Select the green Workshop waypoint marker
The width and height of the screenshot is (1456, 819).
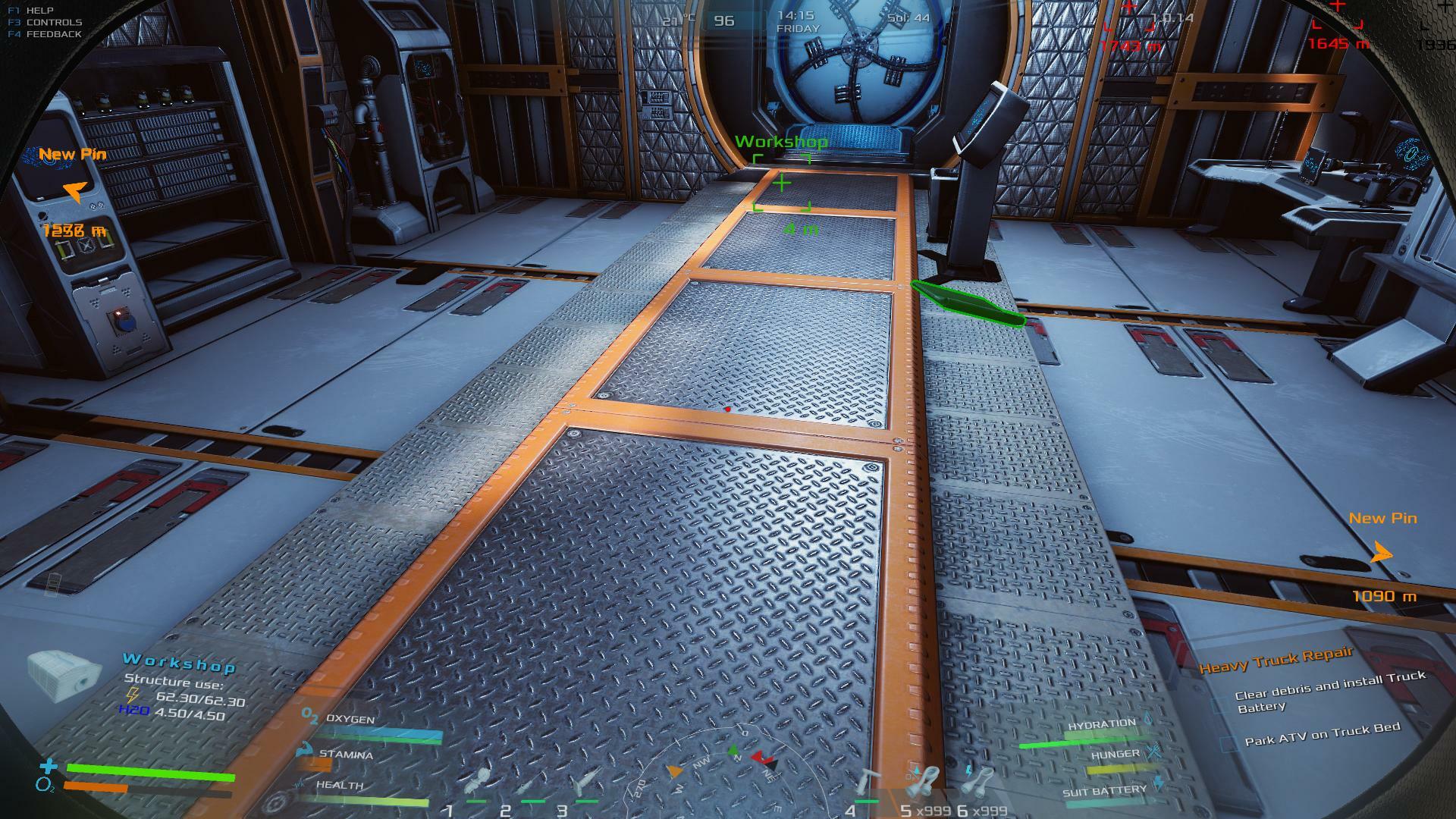781,183
